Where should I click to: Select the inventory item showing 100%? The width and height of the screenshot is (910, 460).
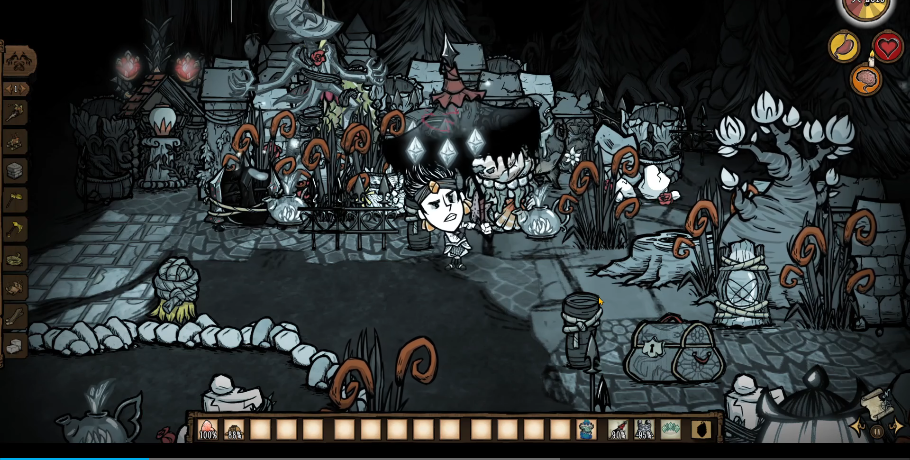[208, 430]
